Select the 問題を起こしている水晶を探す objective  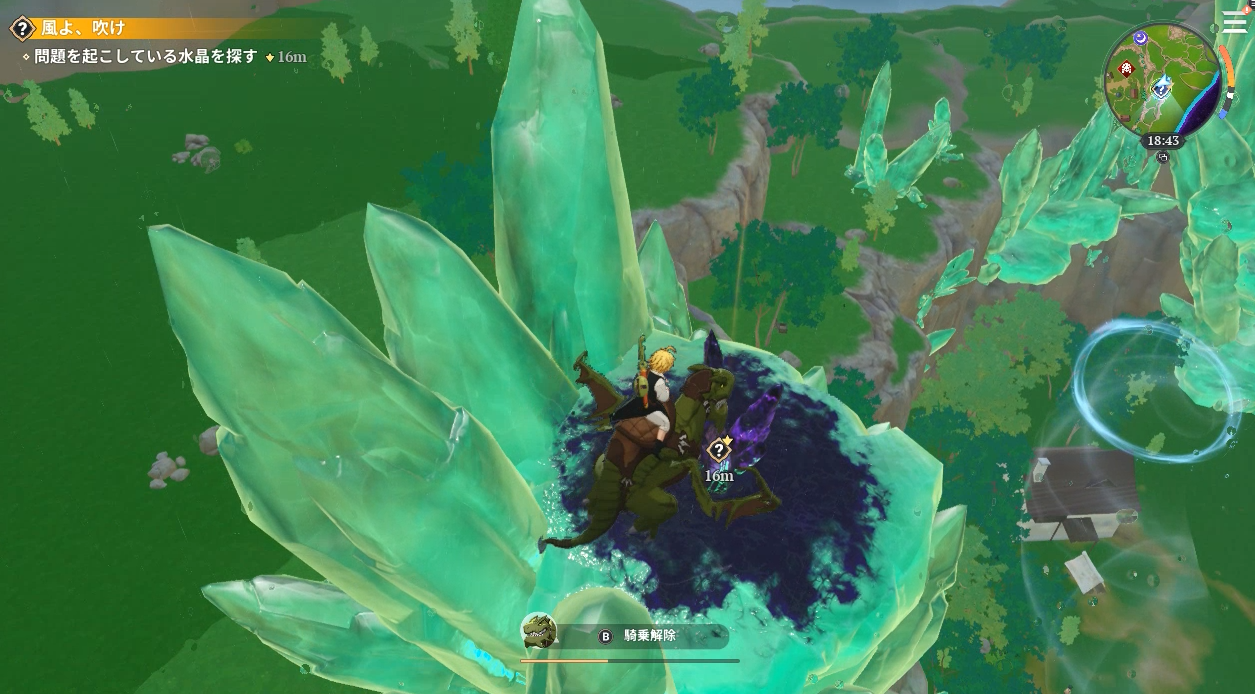[146, 57]
